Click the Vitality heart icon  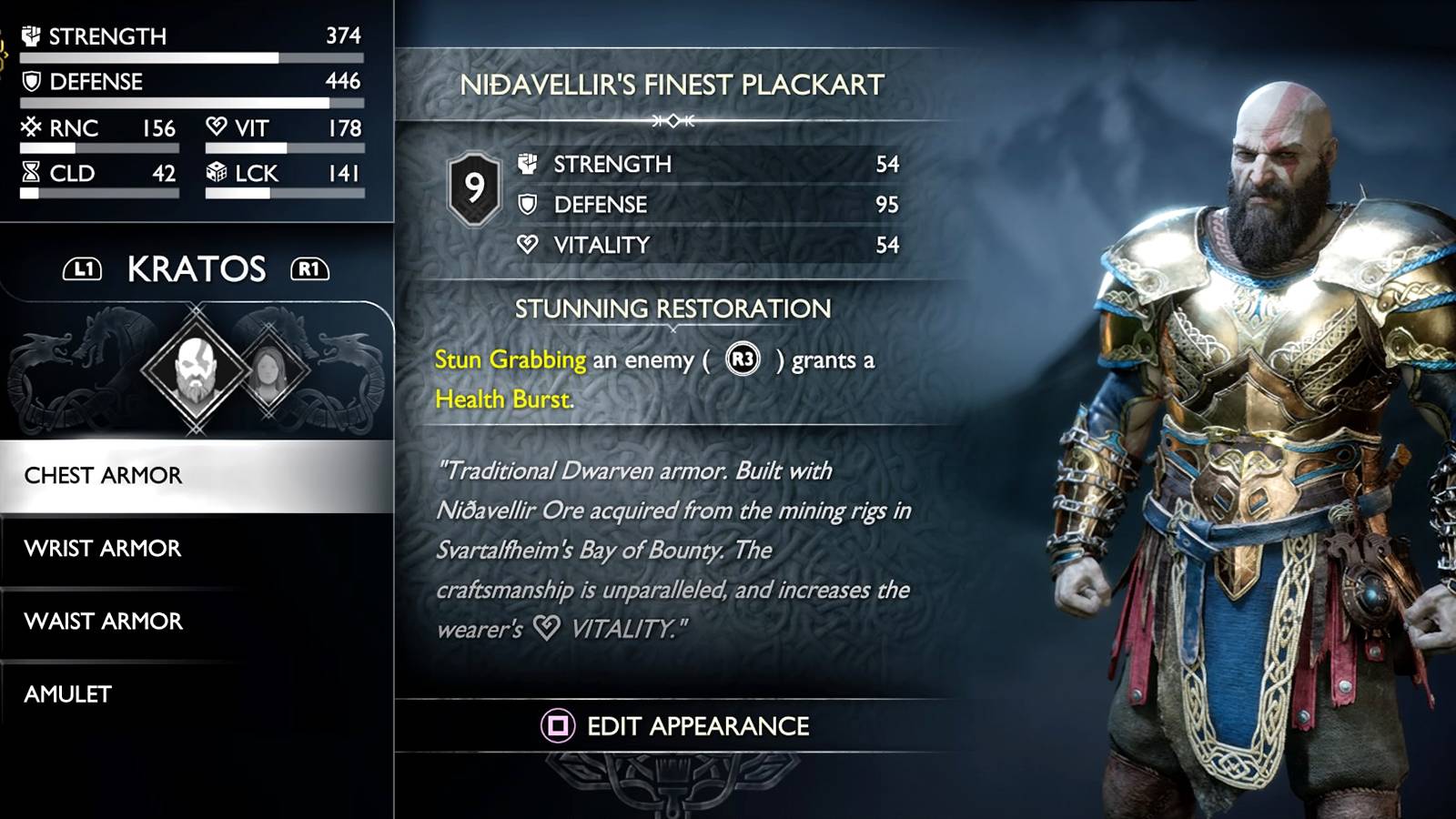(217, 127)
